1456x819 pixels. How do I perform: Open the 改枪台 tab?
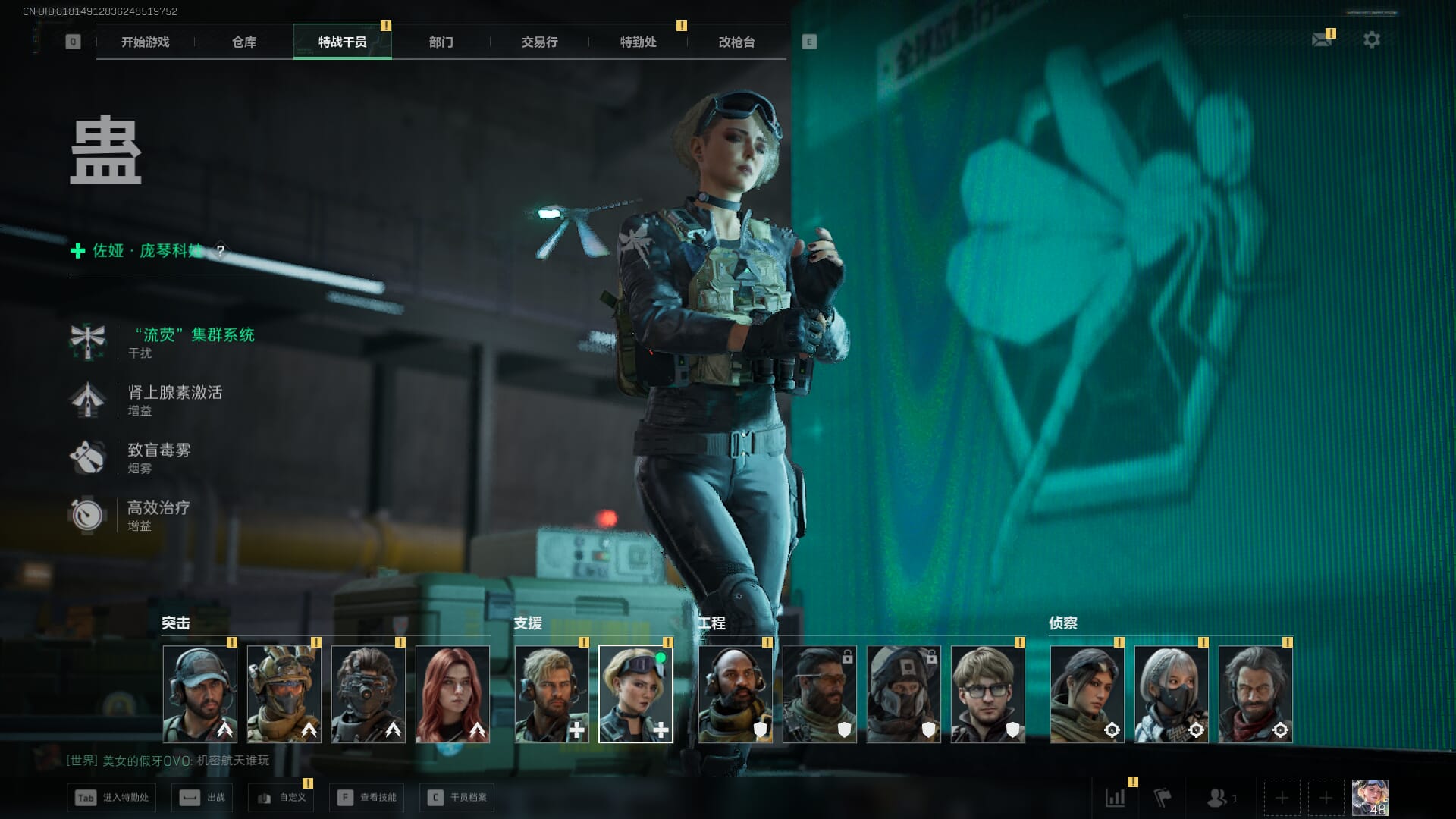[x=736, y=42]
